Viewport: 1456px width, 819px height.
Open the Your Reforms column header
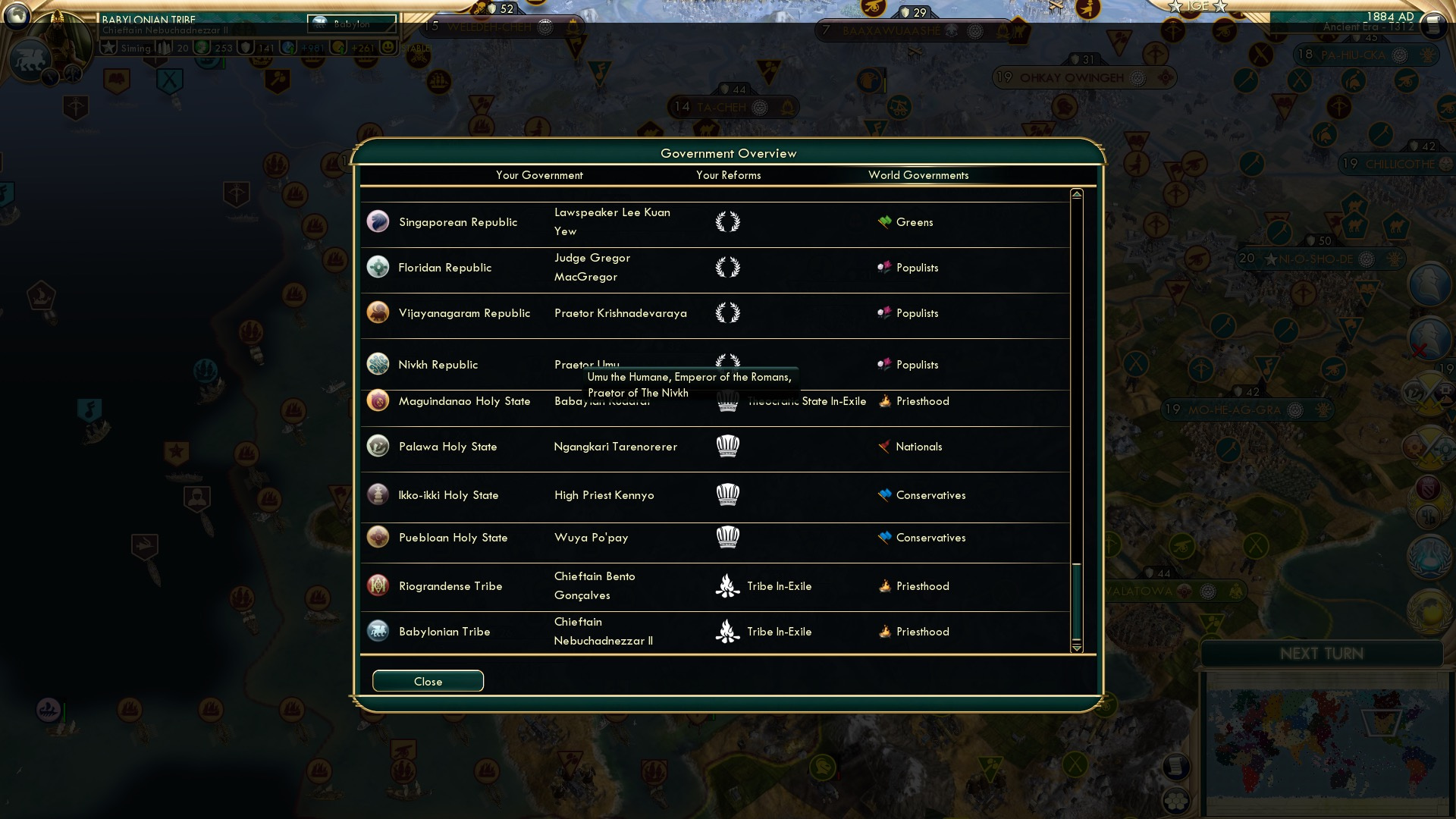pyautogui.click(x=728, y=175)
